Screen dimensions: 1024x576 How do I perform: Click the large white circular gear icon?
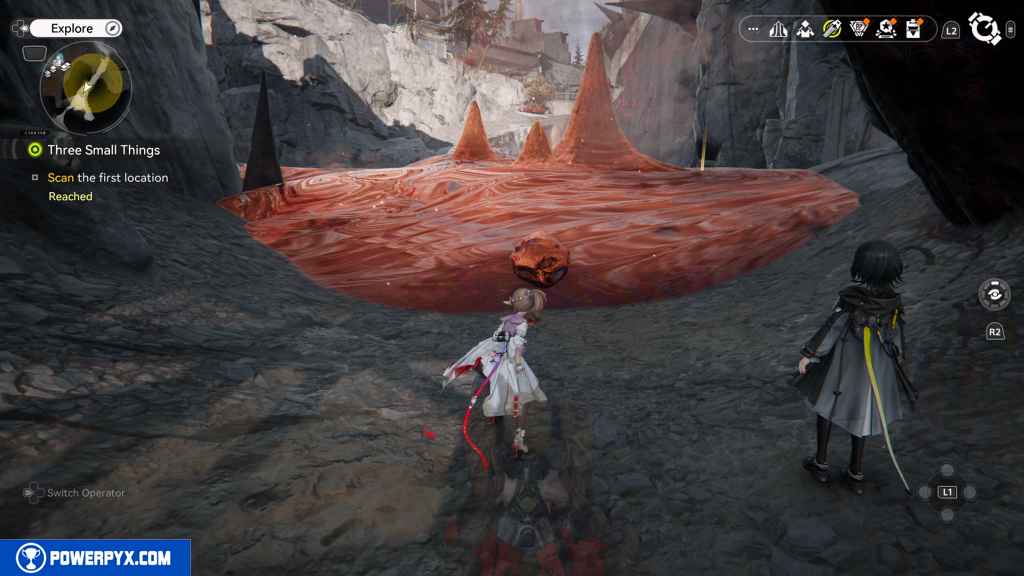pos(986,29)
